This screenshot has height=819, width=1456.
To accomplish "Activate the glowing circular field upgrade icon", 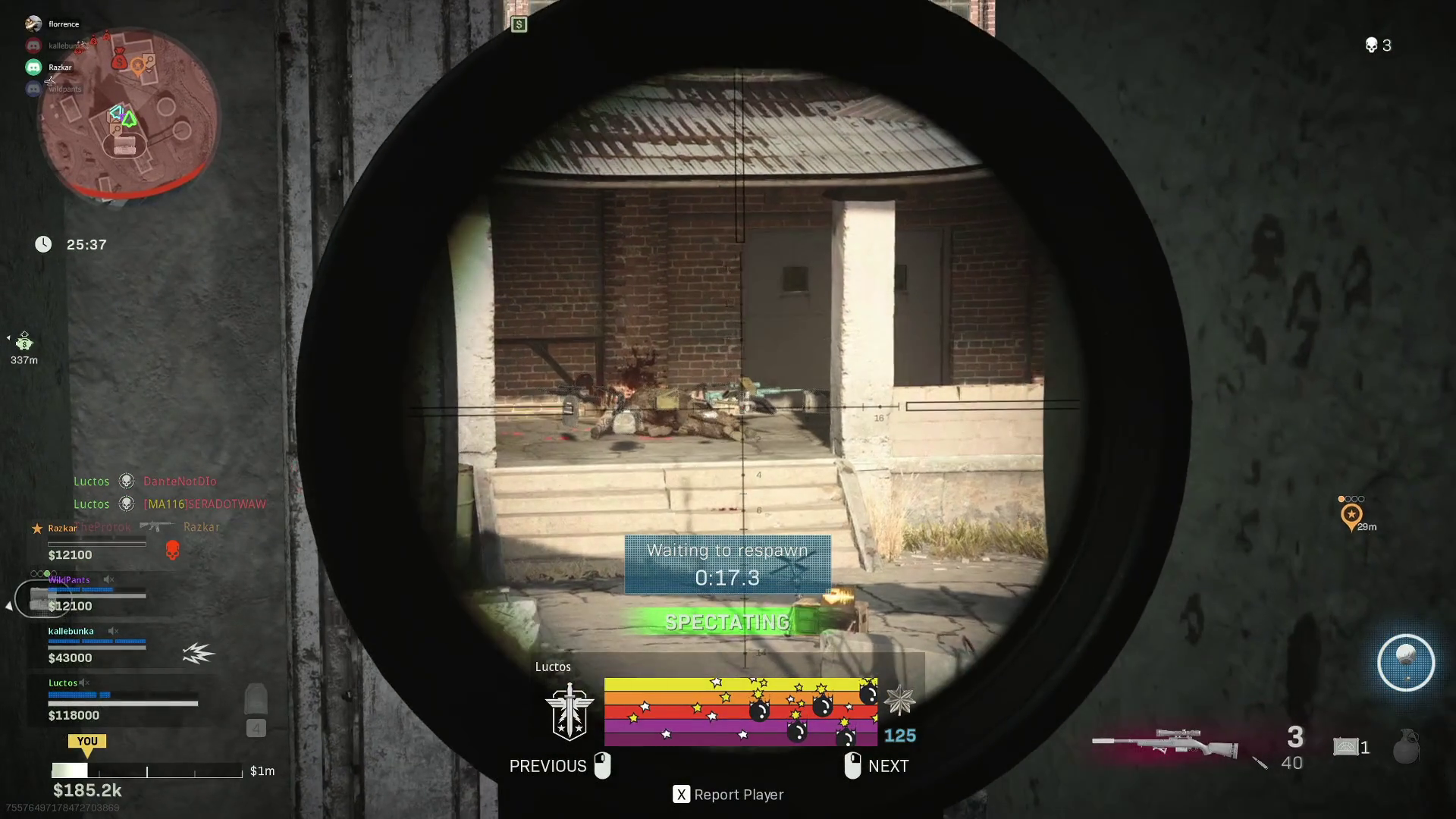I will pos(1405,663).
